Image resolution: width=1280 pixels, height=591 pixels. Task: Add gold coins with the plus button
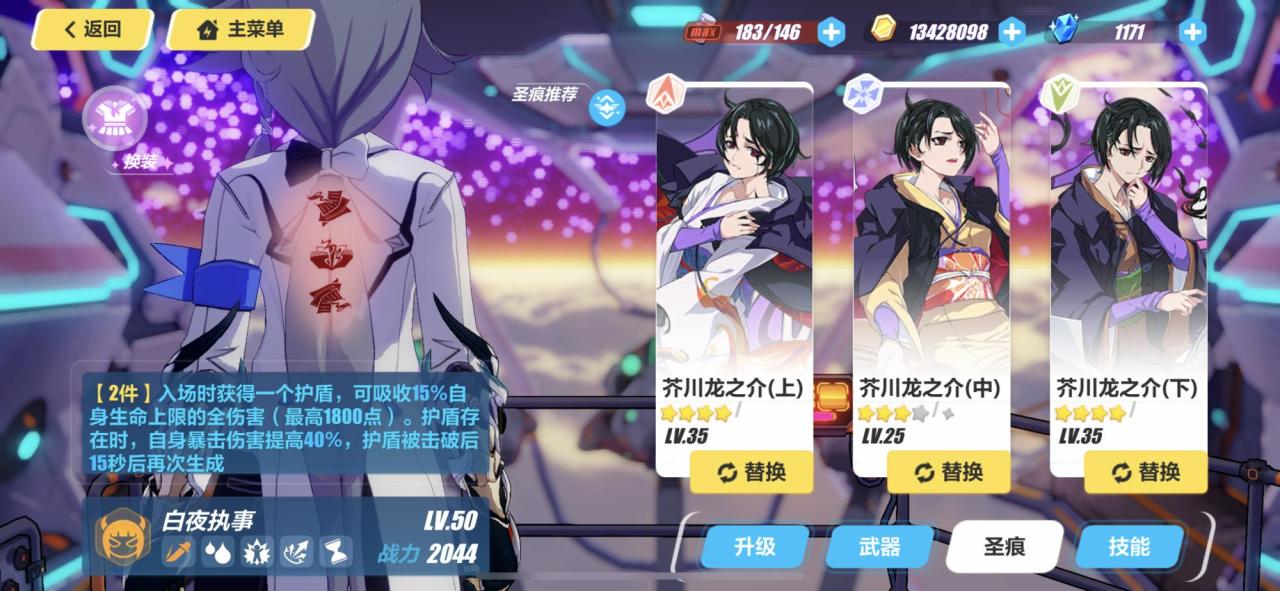(1012, 32)
